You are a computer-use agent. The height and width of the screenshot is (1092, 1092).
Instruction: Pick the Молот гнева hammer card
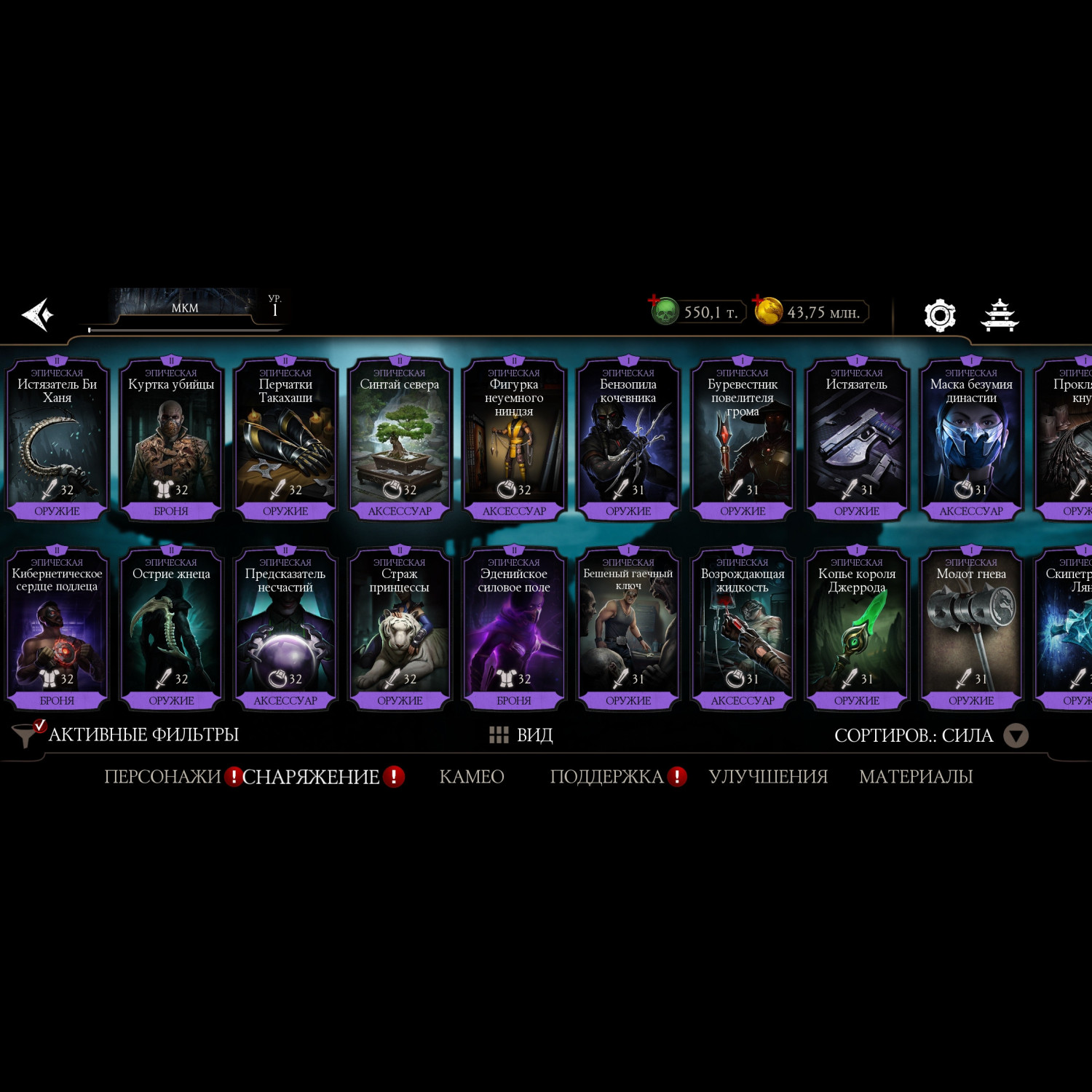click(971, 628)
